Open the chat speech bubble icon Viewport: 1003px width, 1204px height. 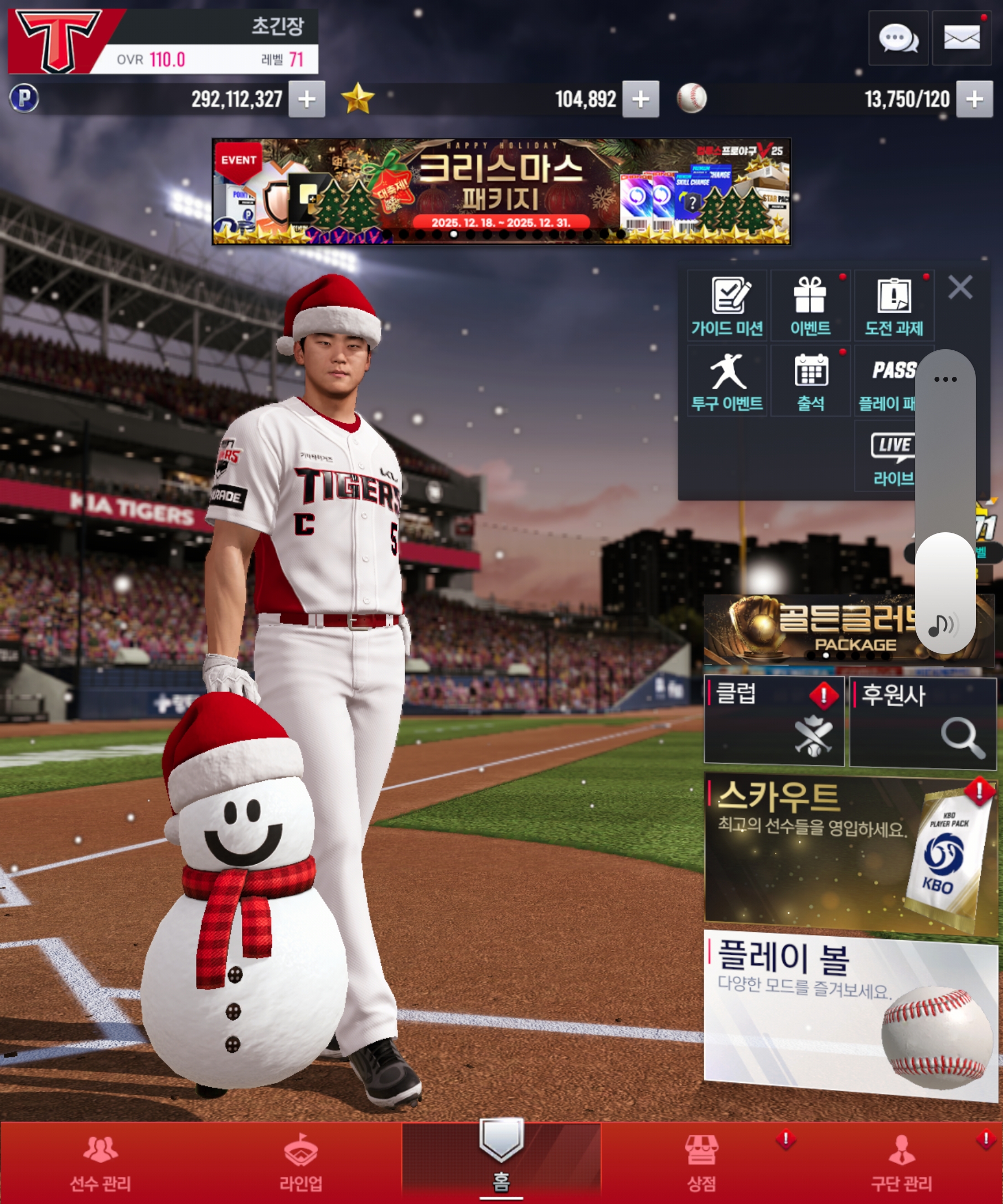897,38
